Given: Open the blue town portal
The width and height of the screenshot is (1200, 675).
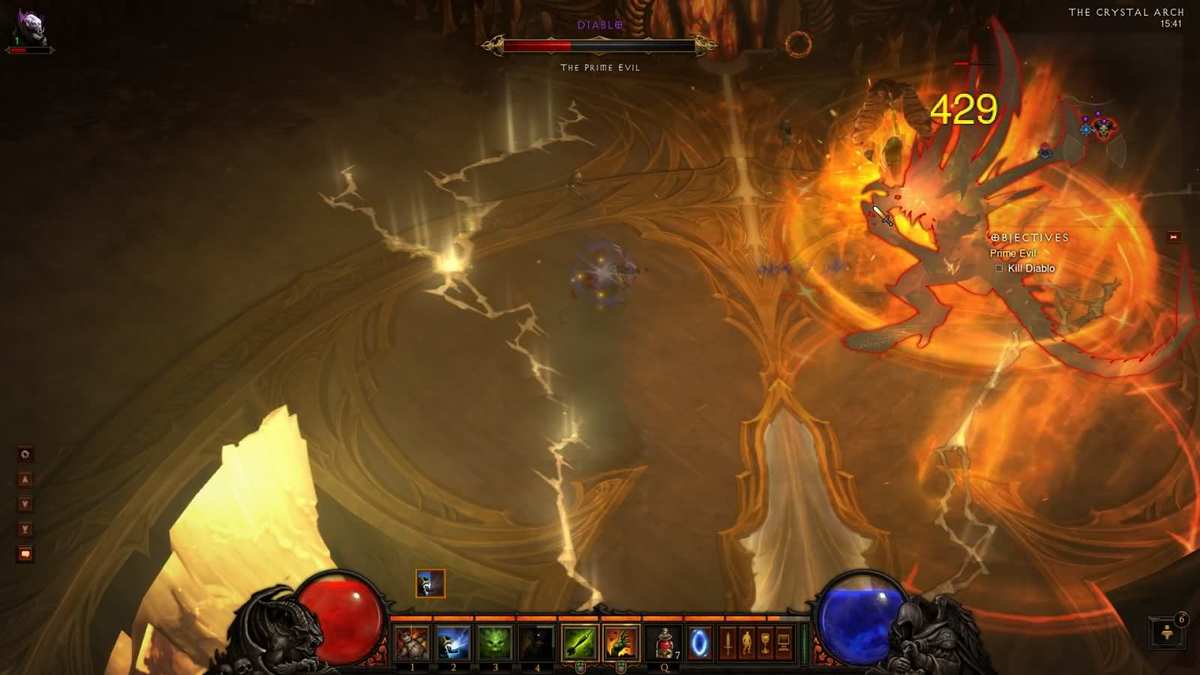Looking at the screenshot, I should (x=699, y=642).
